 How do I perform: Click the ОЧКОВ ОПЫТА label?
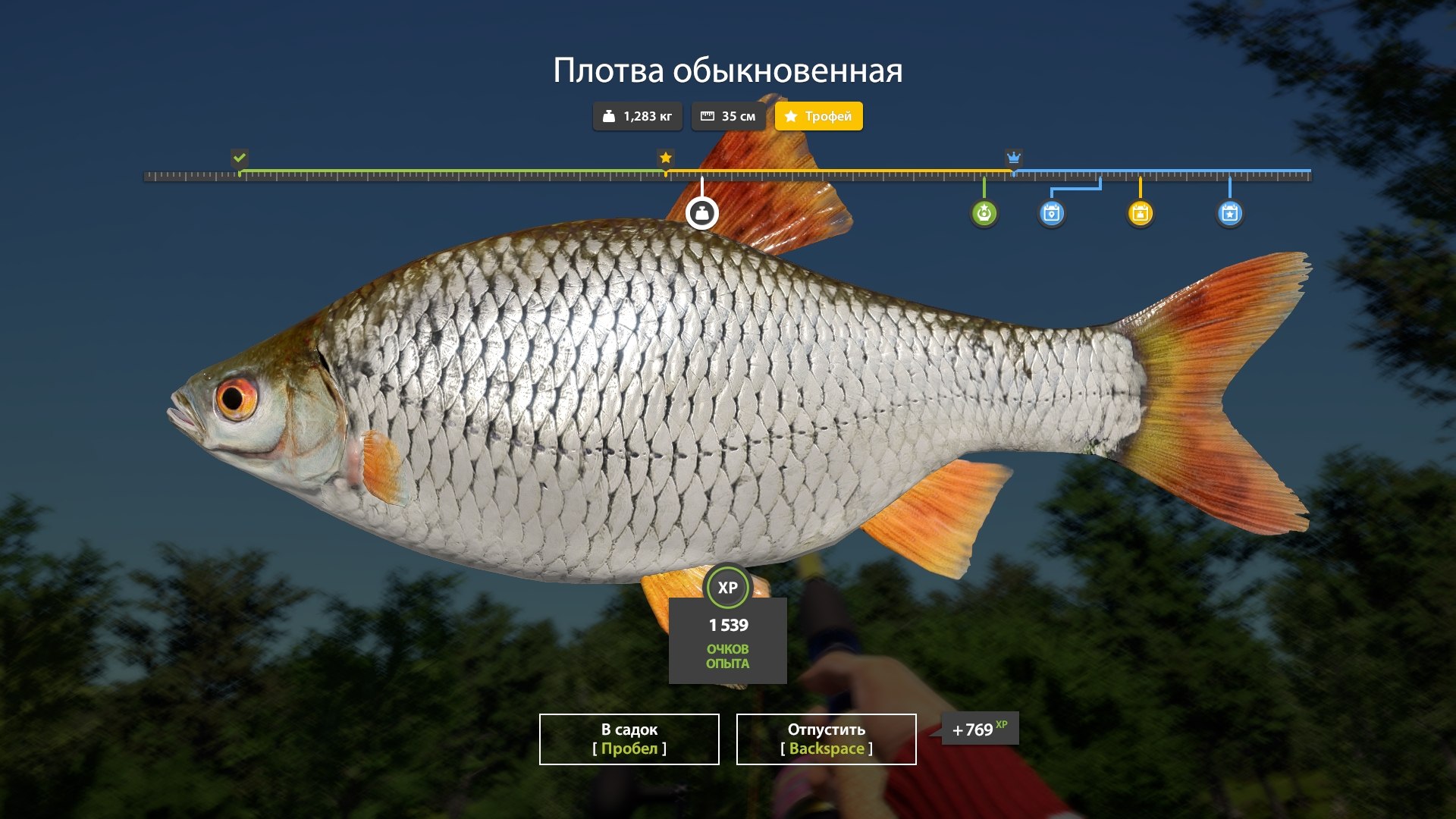pyautogui.click(x=726, y=656)
